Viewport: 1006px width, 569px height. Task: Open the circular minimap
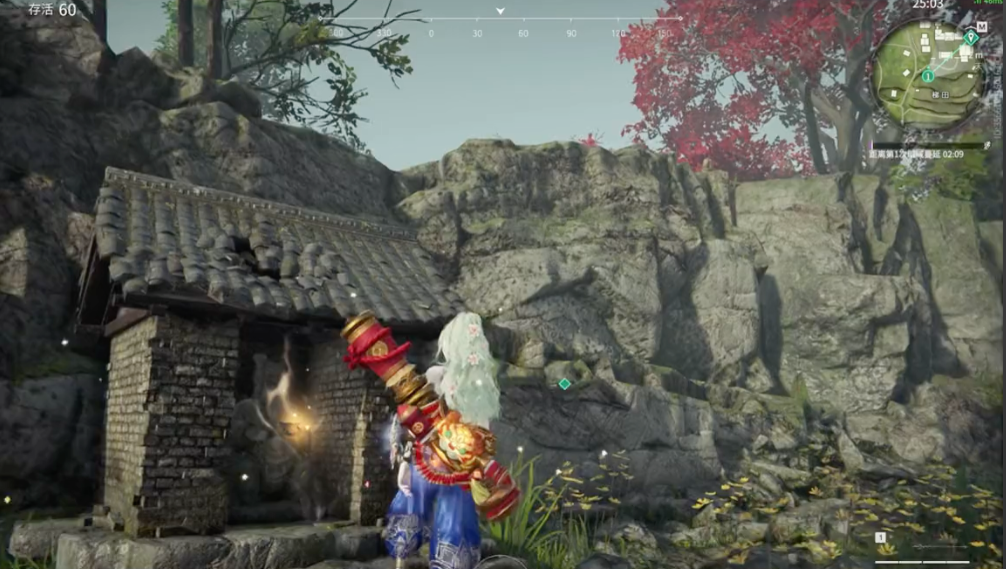coord(930,72)
